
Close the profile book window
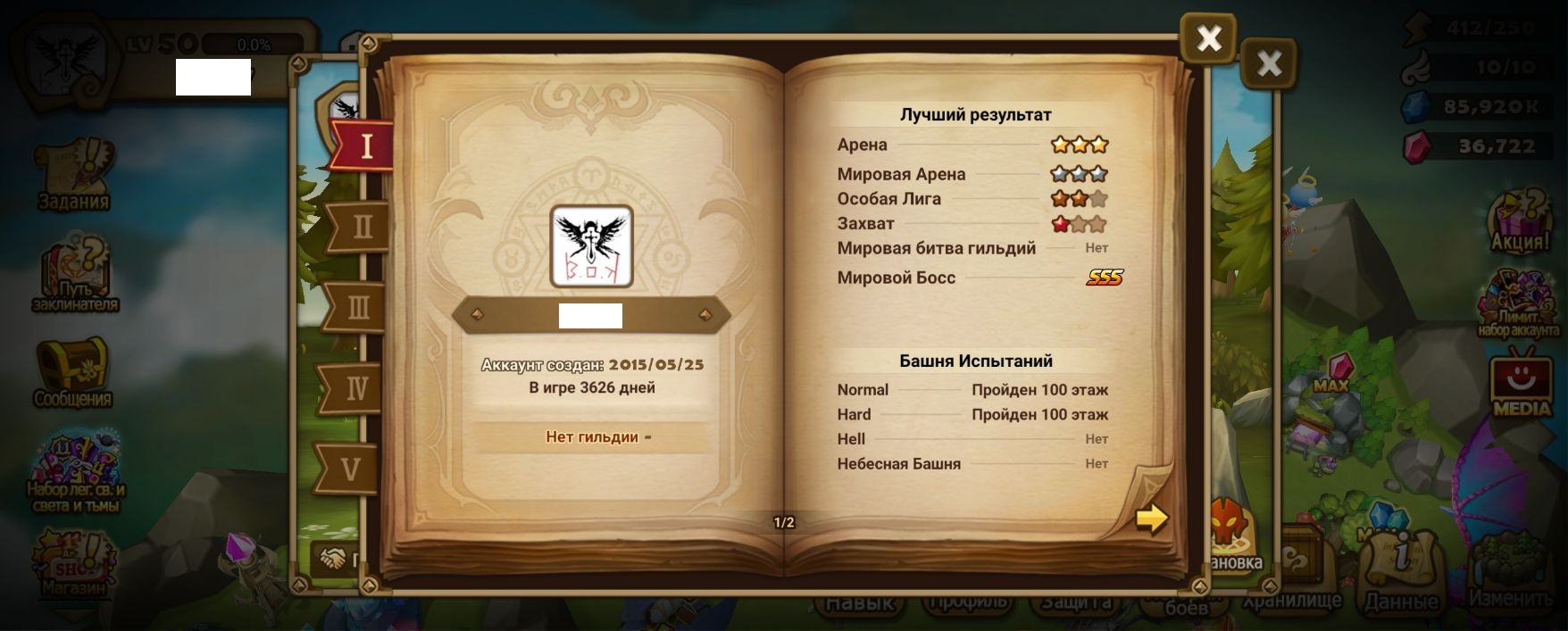[x=1208, y=38]
